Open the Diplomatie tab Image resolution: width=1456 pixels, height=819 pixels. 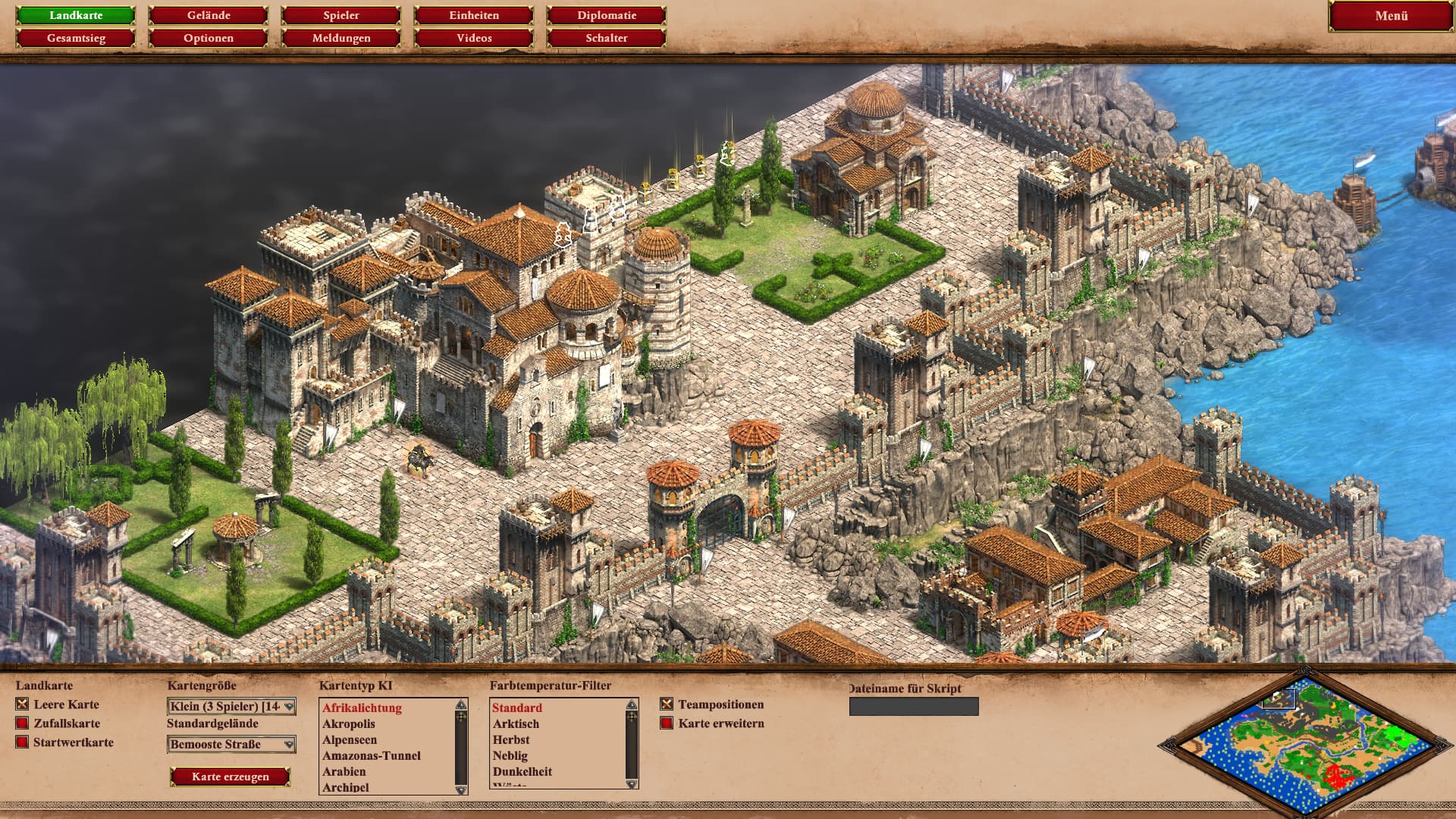coord(607,15)
